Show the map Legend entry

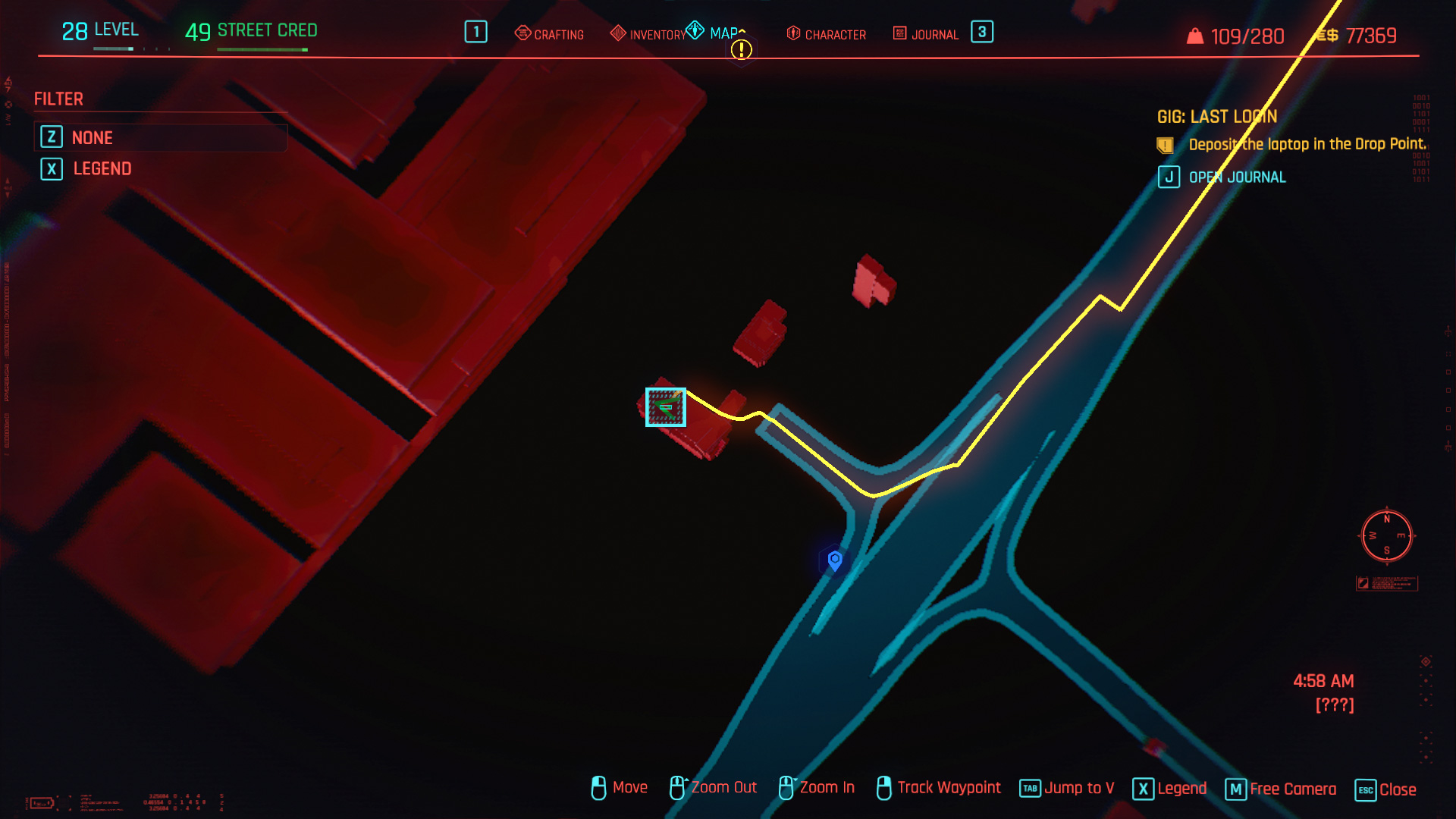tap(102, 169)
